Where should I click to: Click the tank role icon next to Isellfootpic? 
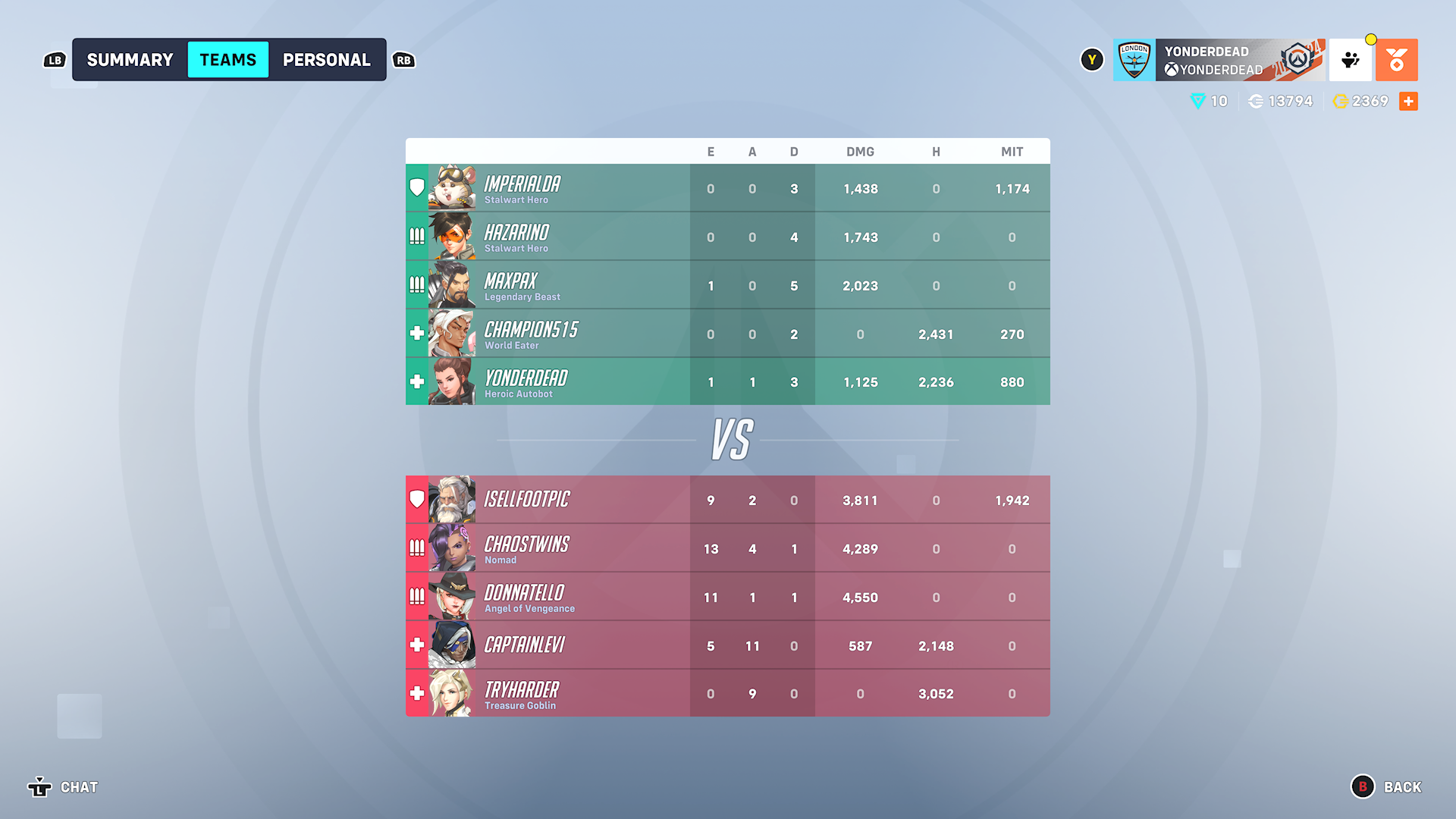(x=416, y=499)
